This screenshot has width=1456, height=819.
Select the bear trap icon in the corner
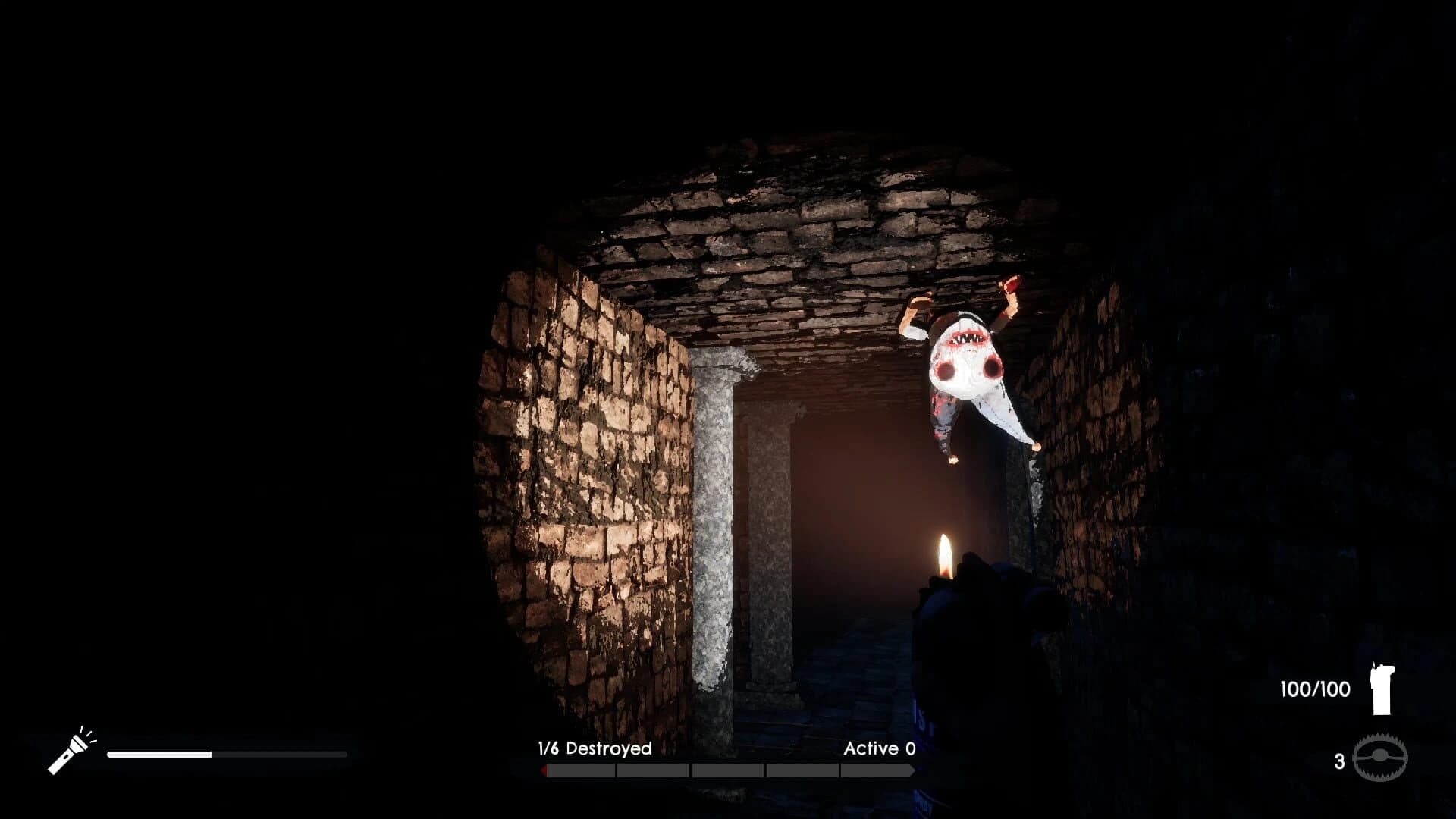(x=1380, y=757)
